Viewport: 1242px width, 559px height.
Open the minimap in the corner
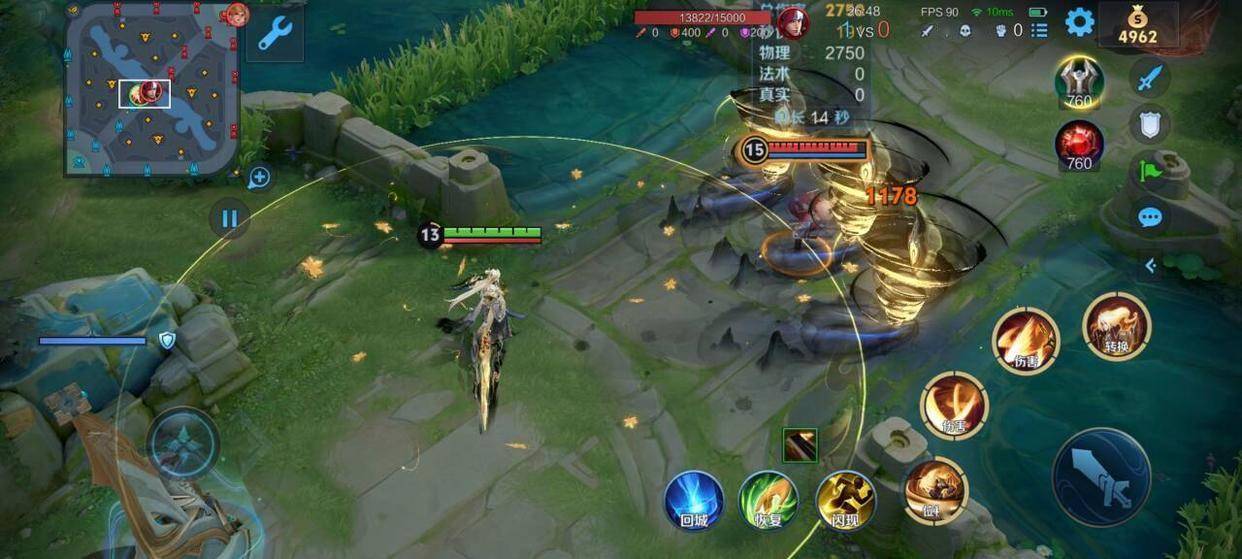coord(152,88)
